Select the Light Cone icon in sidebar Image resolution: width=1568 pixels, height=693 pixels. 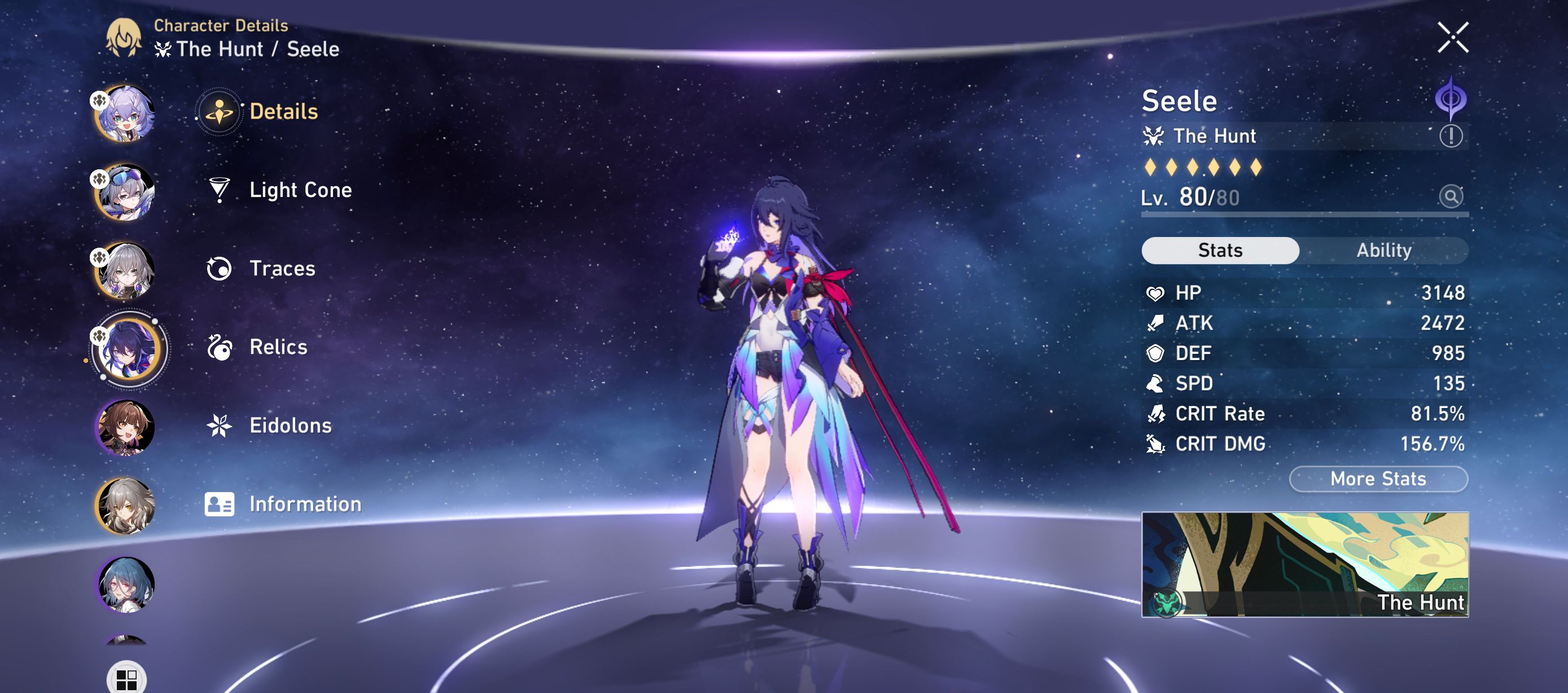click(219, 190)
